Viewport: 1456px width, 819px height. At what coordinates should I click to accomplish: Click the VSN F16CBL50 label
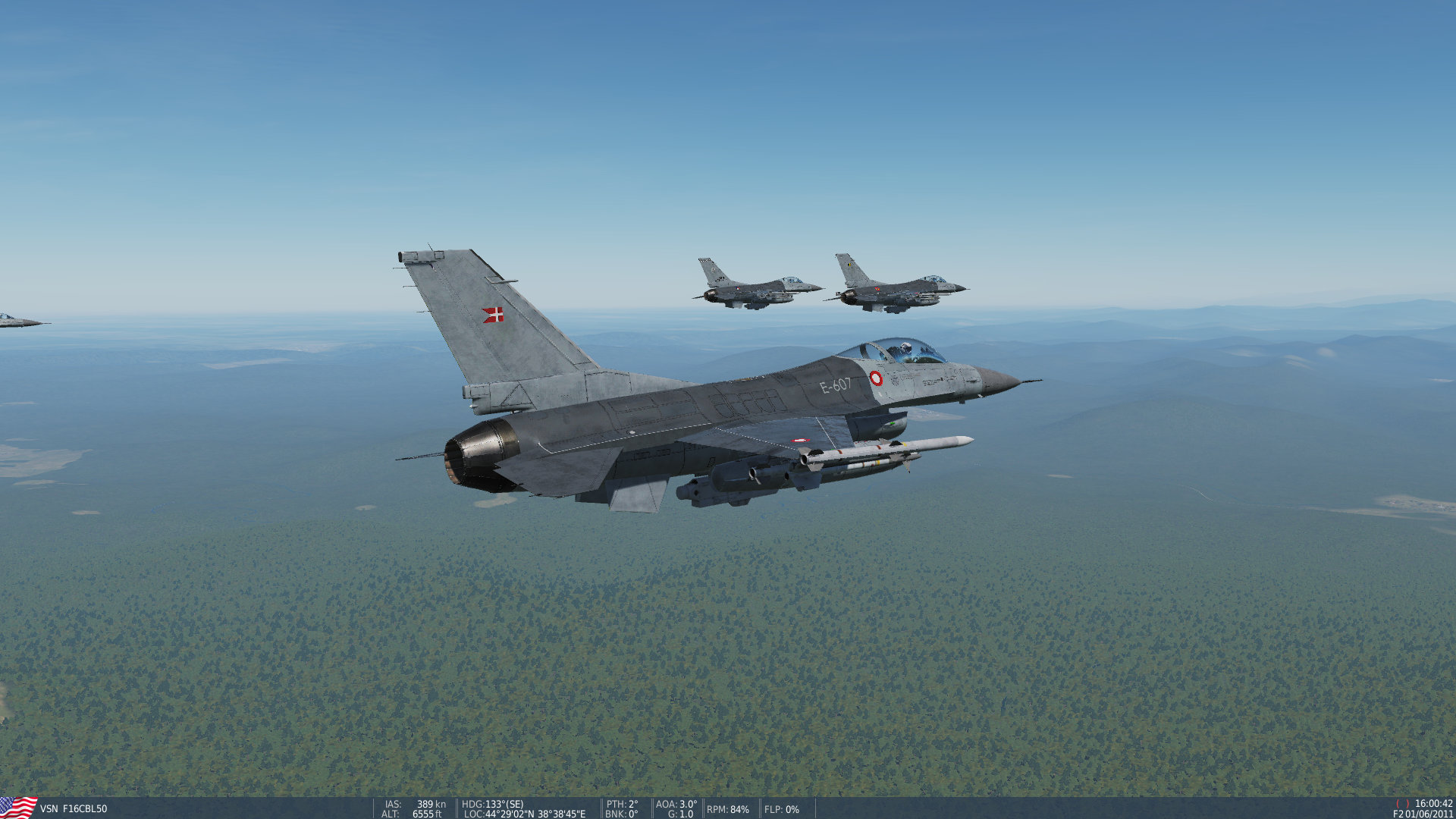coord(74,809)
